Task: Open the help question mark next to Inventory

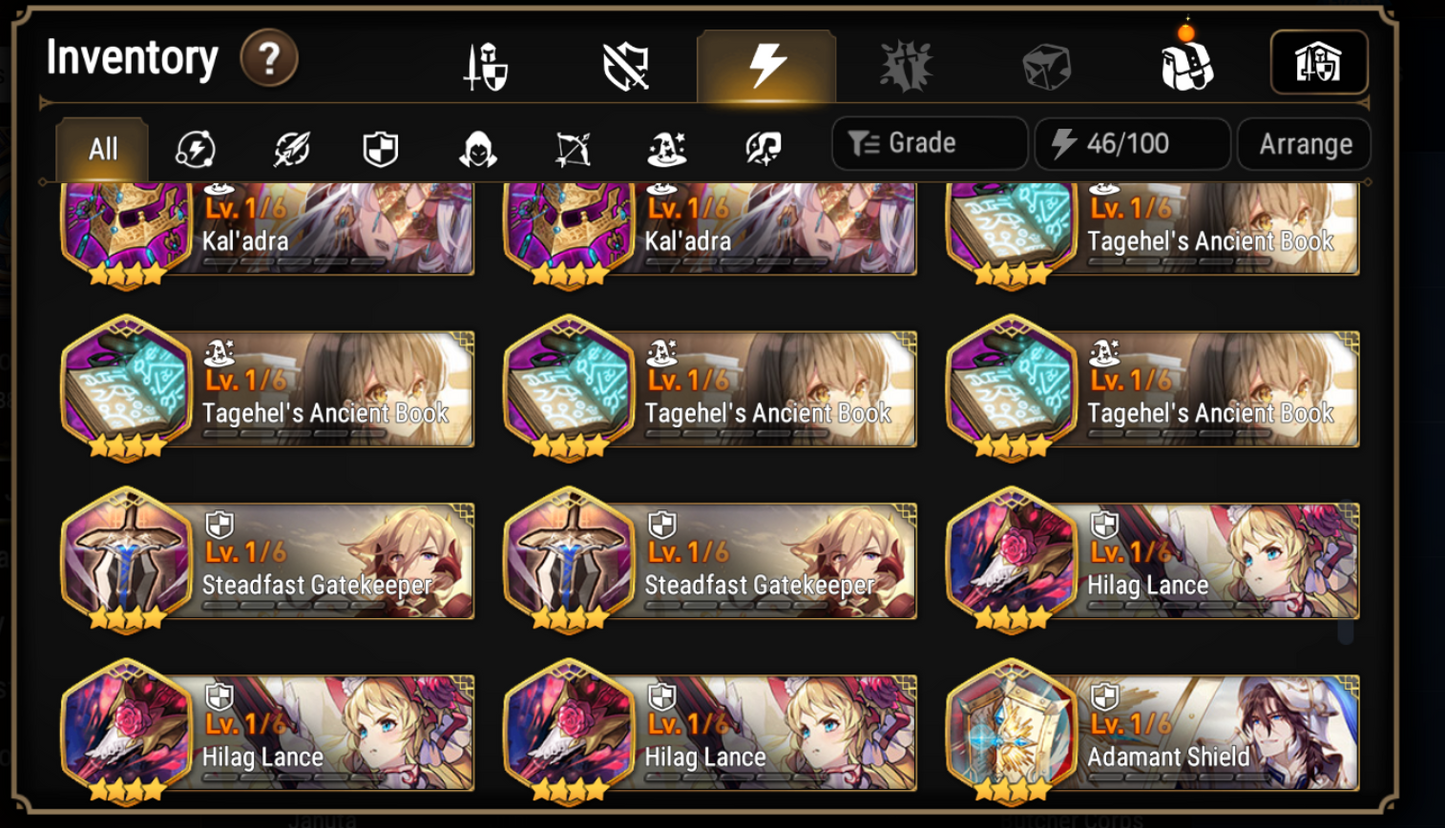Action: tap(269, 59)
